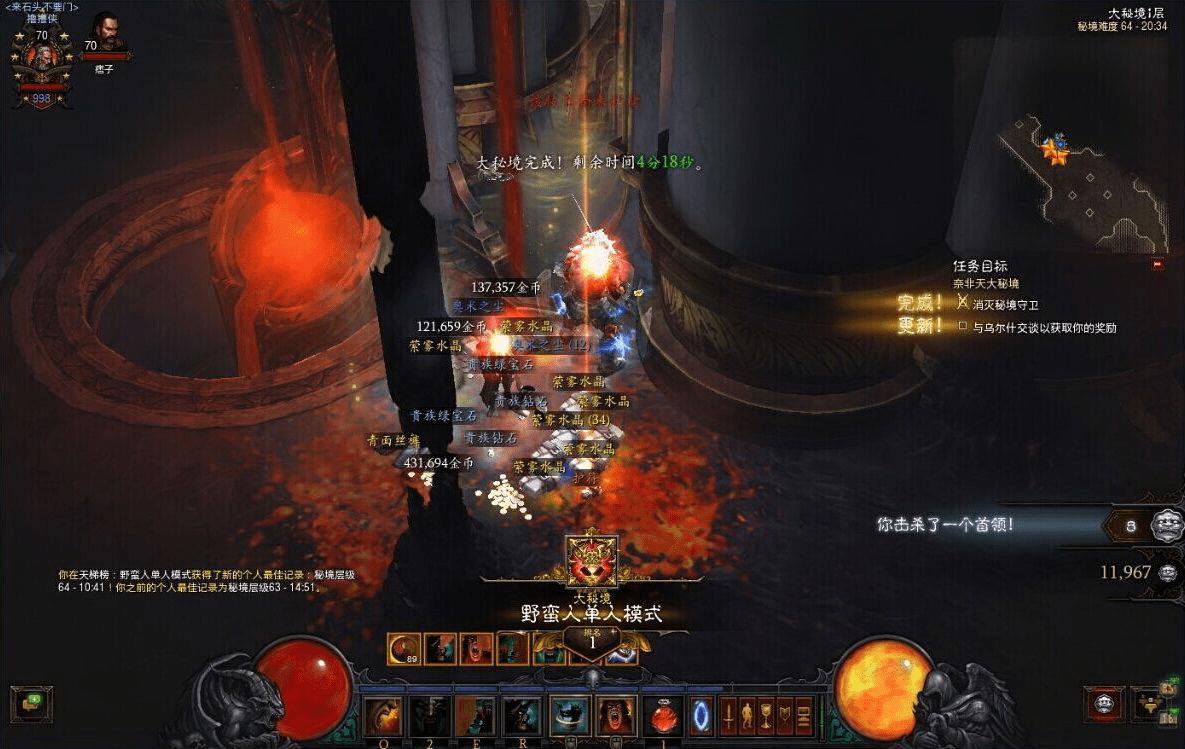Image resolution: width=1185 pixels, height=749 pixels.
Task: Open the skills menu sword button
Action: (x=730, y=716)
